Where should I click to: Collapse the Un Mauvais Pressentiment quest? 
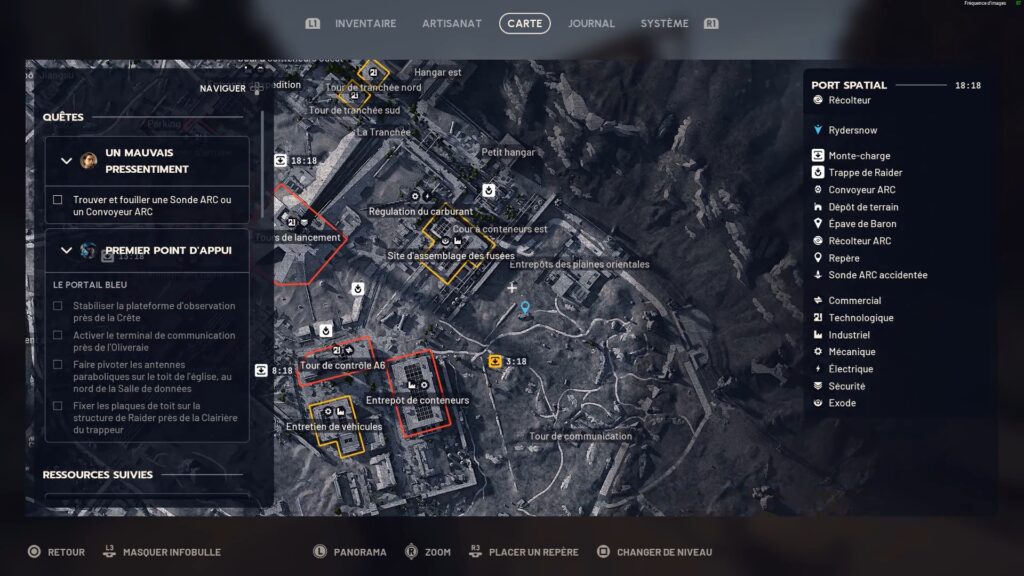(67, 161)
